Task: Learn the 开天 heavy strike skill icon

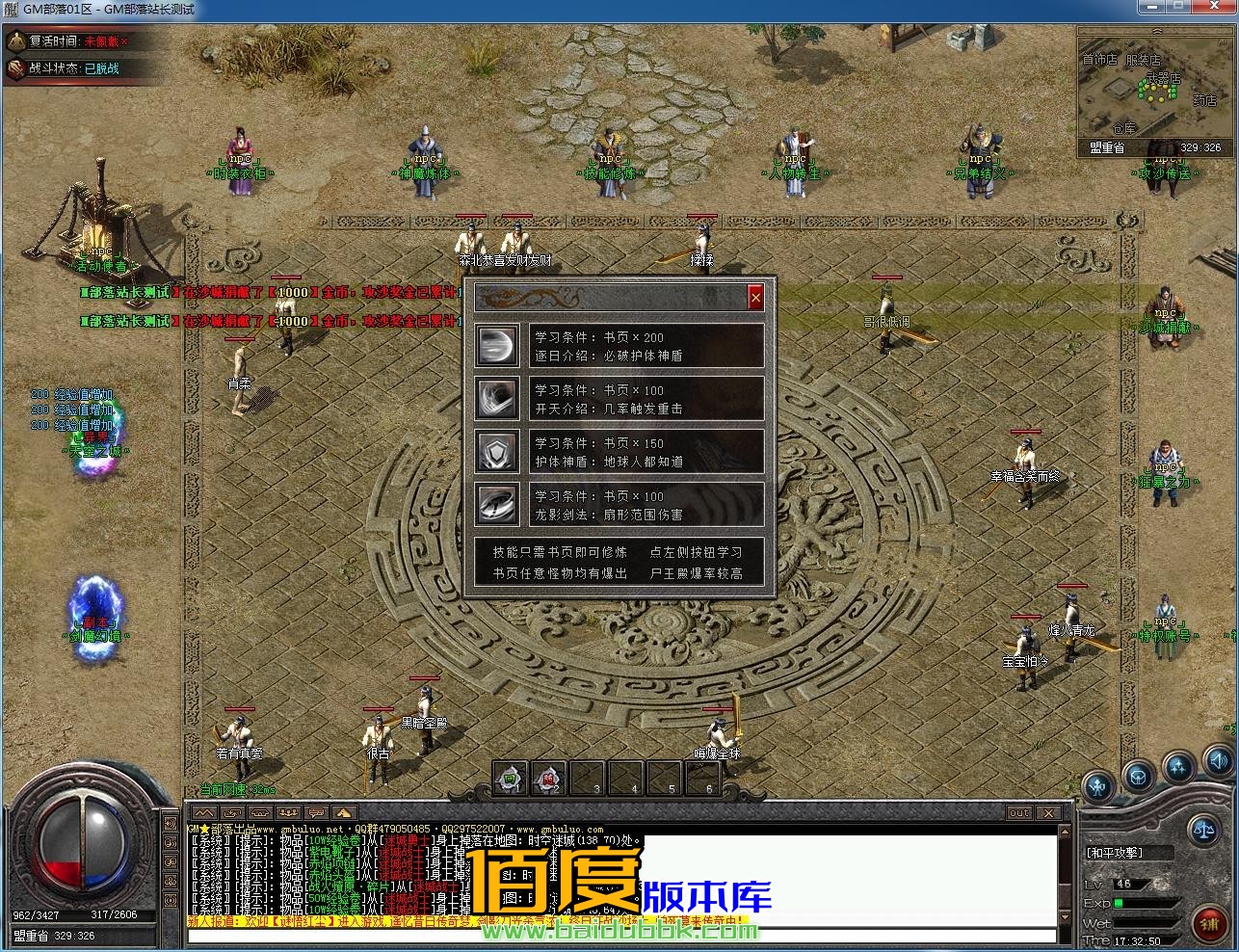Action: (495, 399)
